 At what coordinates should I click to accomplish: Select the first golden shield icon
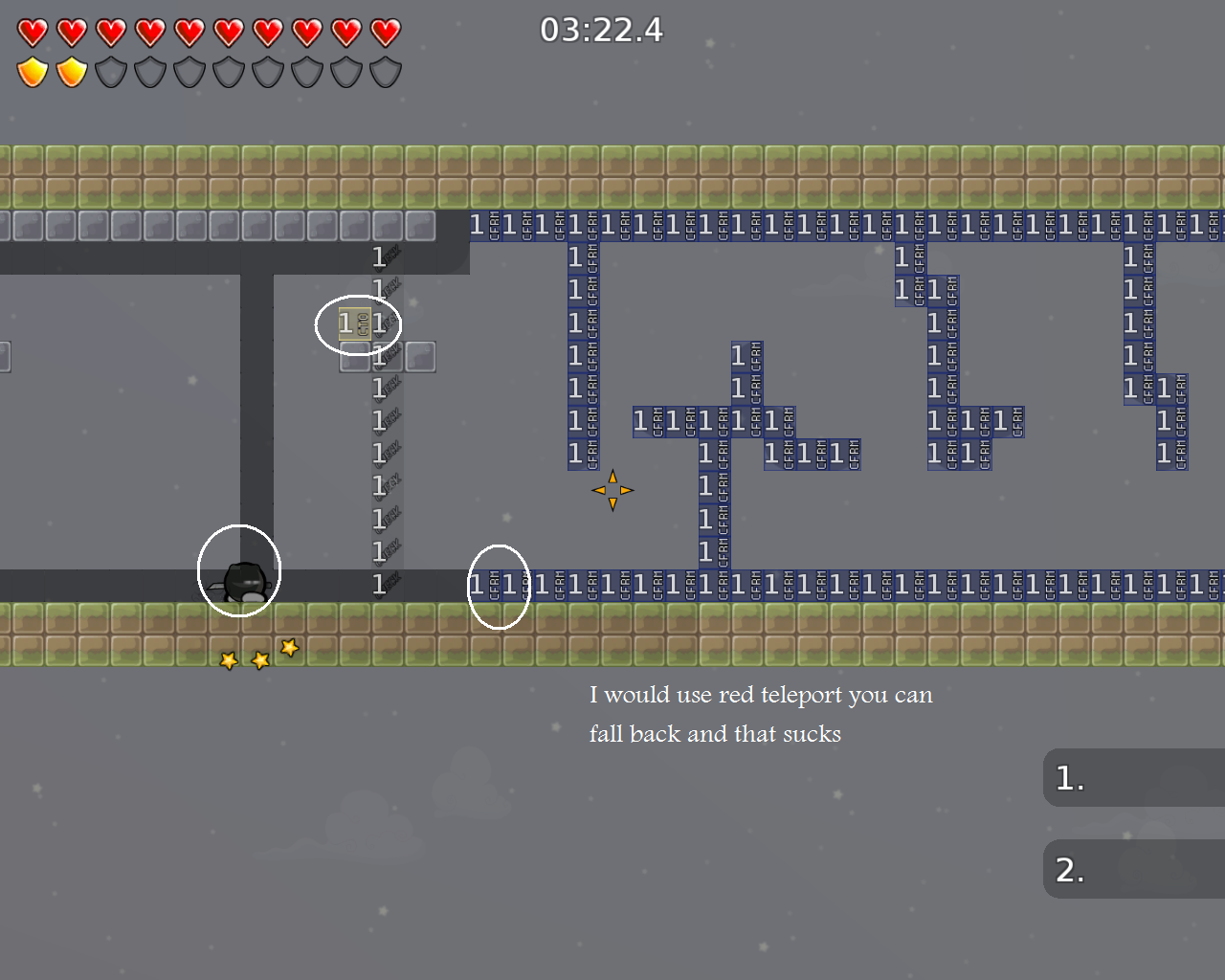(31, 72)
